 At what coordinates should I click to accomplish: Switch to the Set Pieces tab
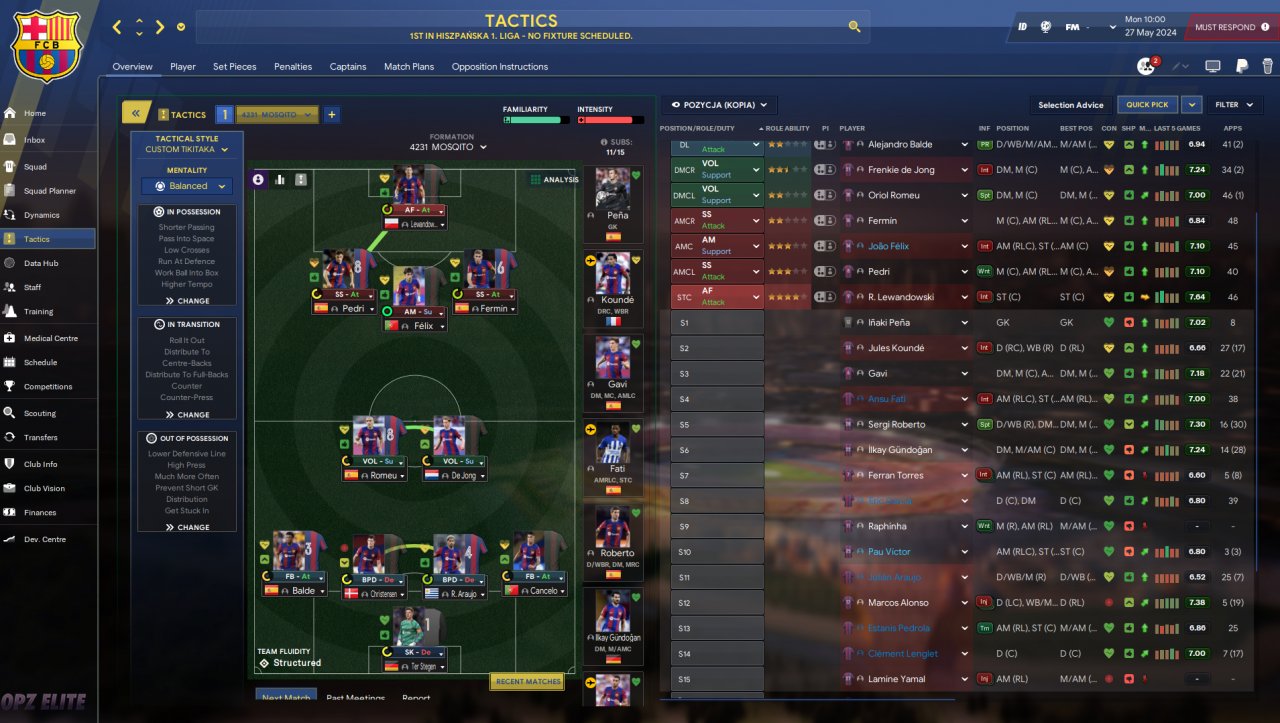(x=234, y=67)
